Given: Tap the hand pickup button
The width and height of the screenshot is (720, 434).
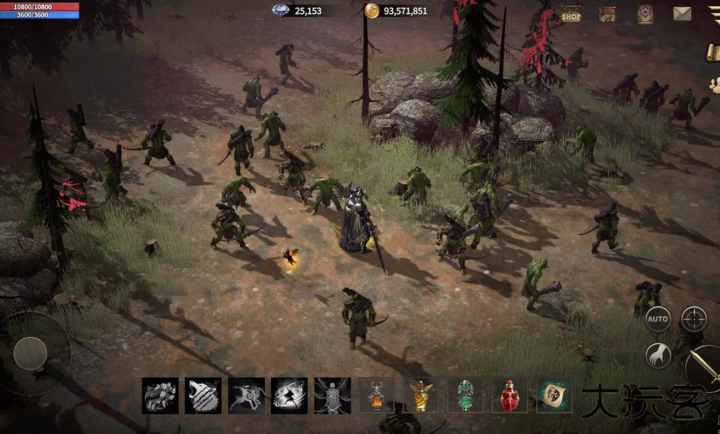Looking at the screenshot, I should [657, 355].
